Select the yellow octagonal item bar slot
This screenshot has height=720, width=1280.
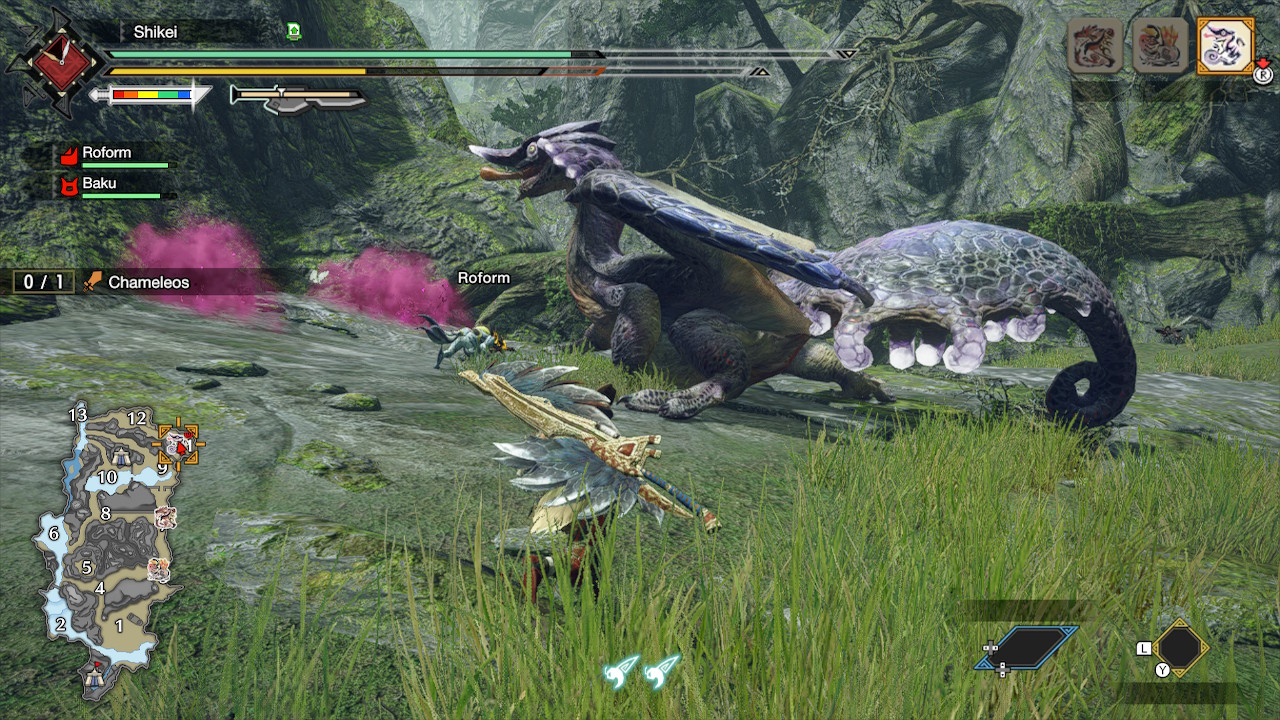click(x=1180, y=647)
